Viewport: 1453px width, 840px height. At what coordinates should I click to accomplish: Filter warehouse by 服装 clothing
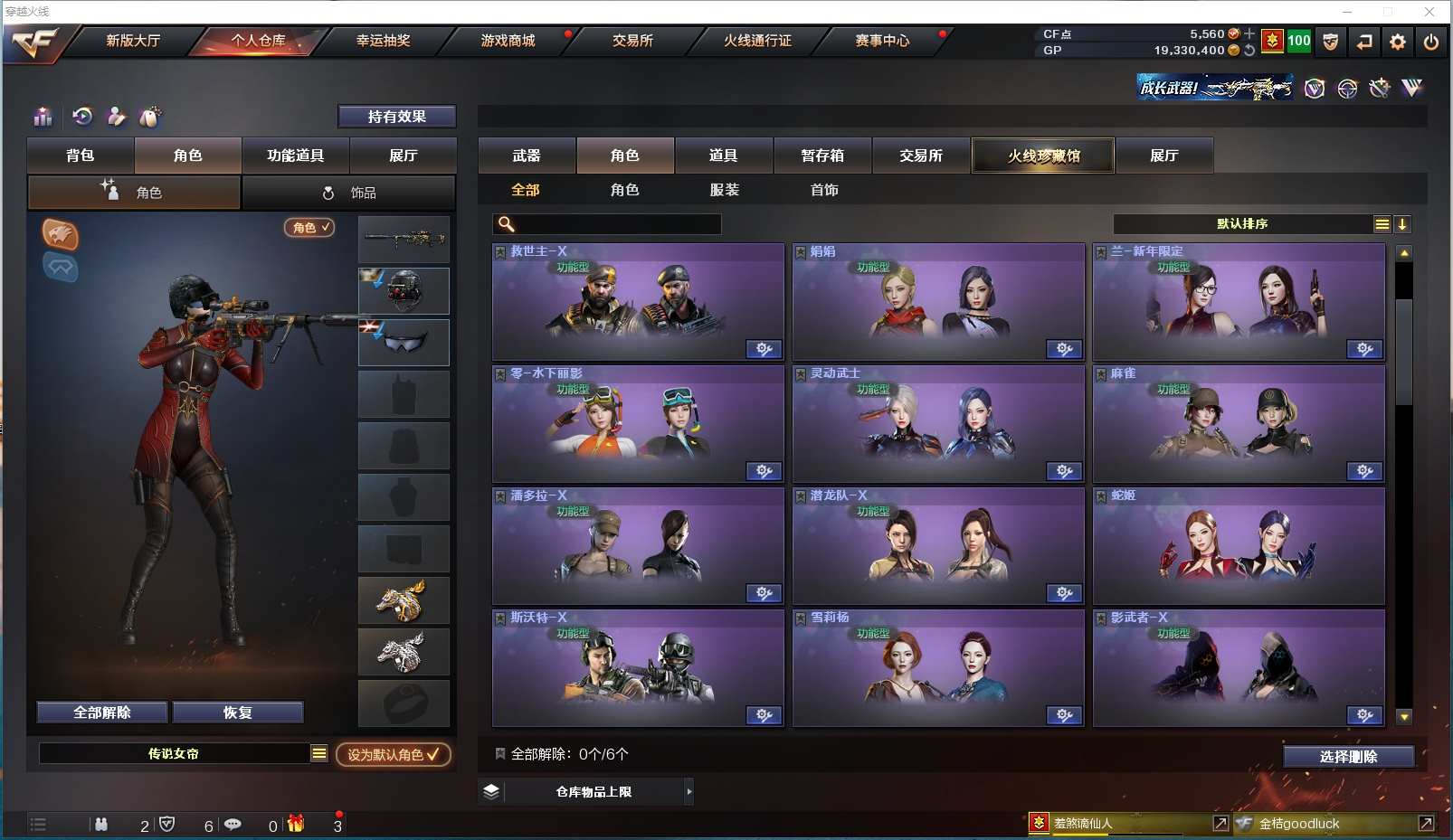coord(725,190)
